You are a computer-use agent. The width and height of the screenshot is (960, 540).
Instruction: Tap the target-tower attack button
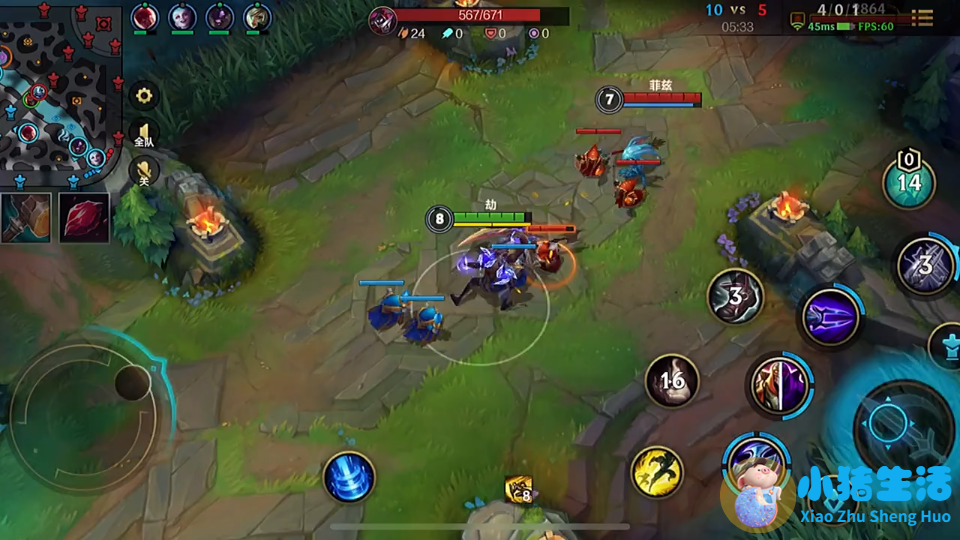[944, 345]
